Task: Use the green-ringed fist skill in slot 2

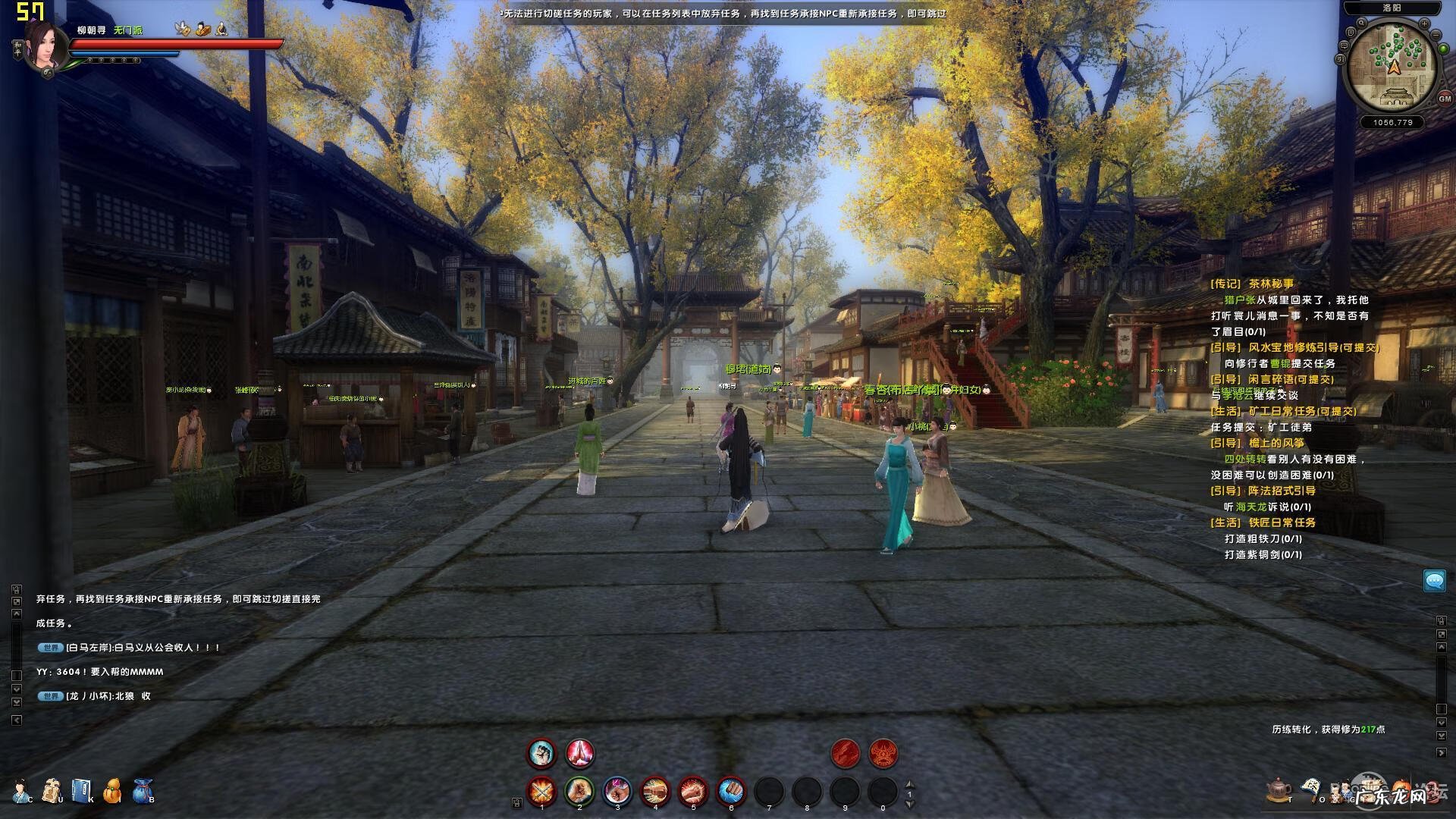Action: click(x=579, y=792)
